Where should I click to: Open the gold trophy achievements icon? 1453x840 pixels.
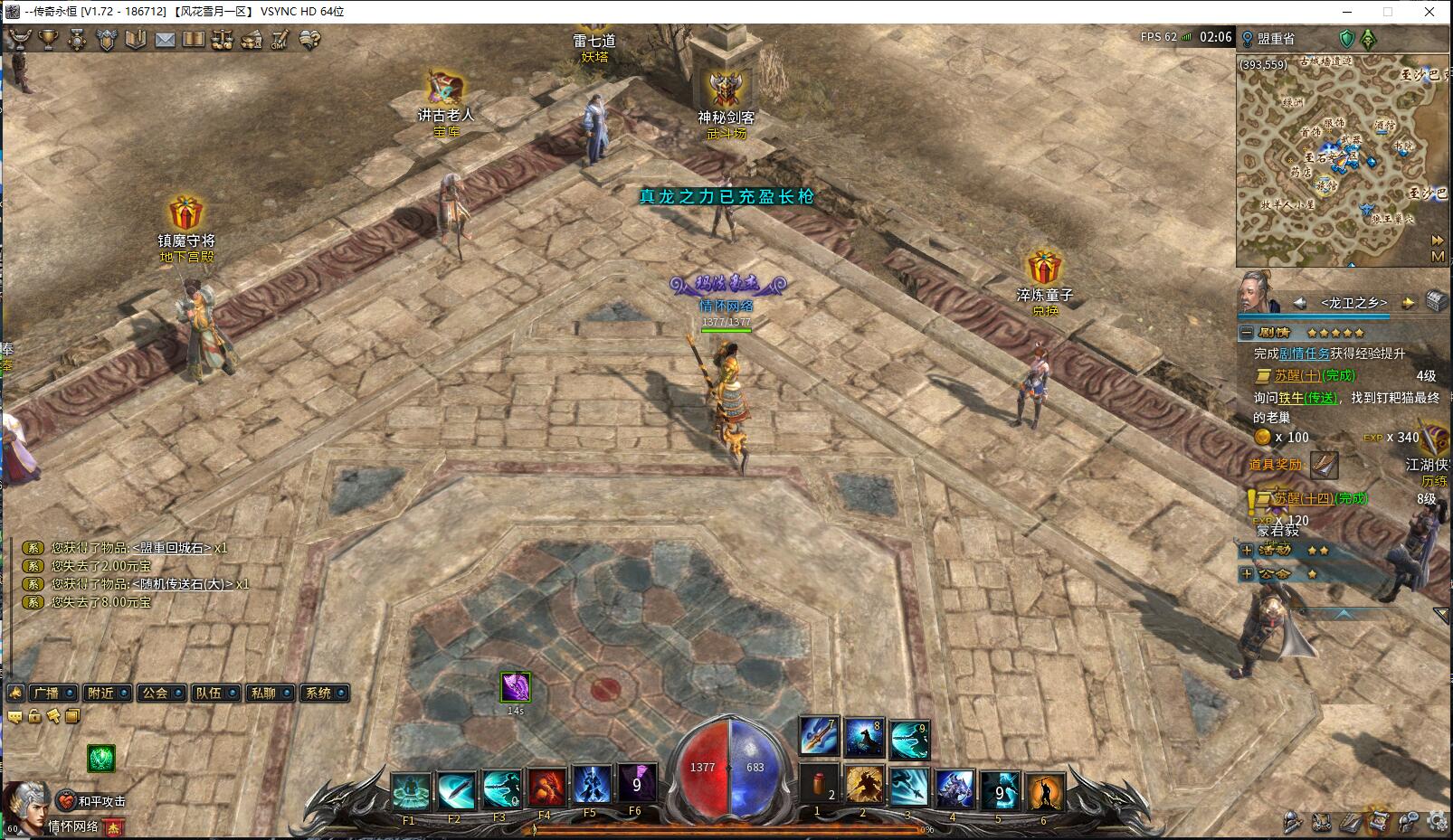48,40
